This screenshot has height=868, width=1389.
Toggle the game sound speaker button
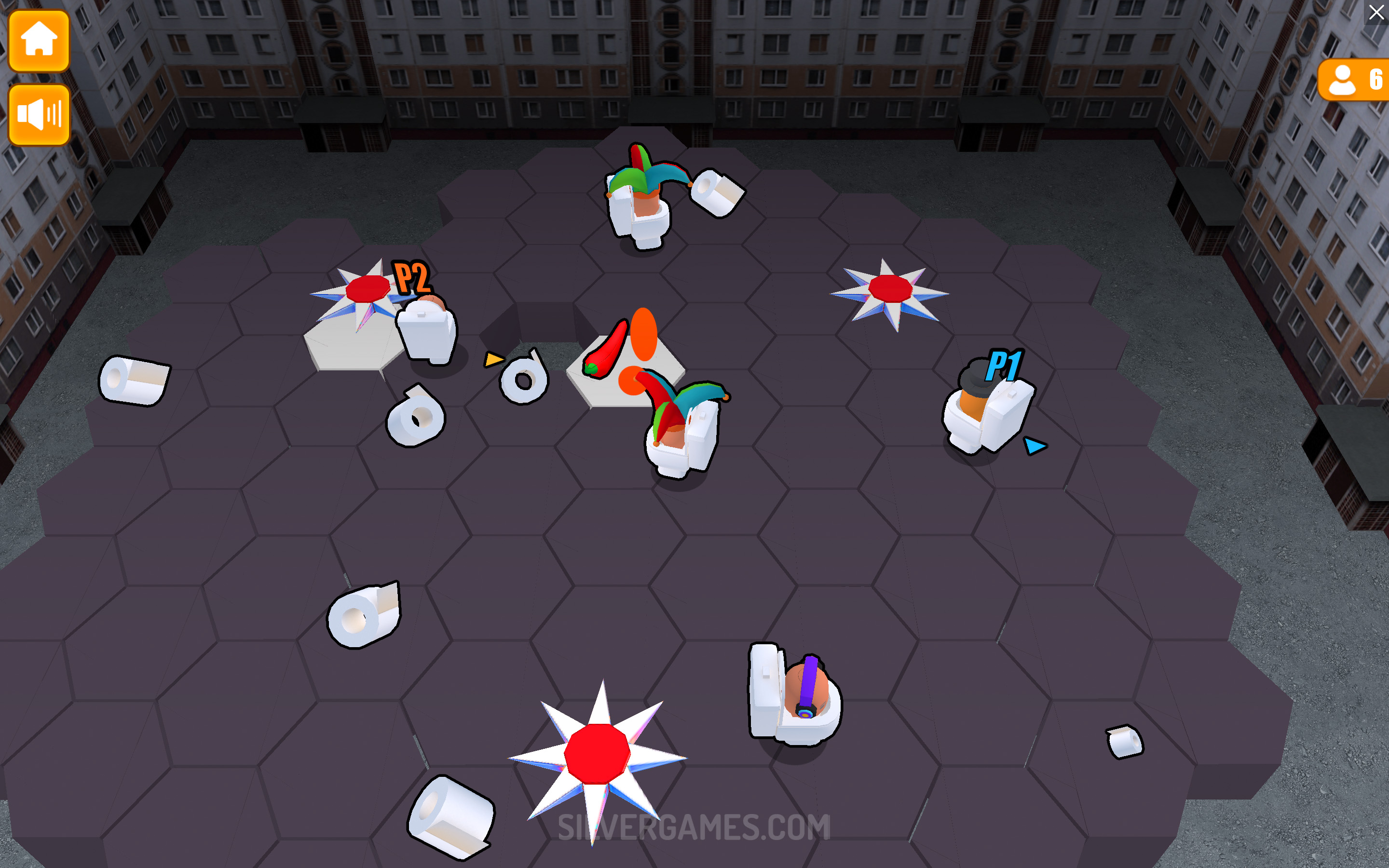39,114
